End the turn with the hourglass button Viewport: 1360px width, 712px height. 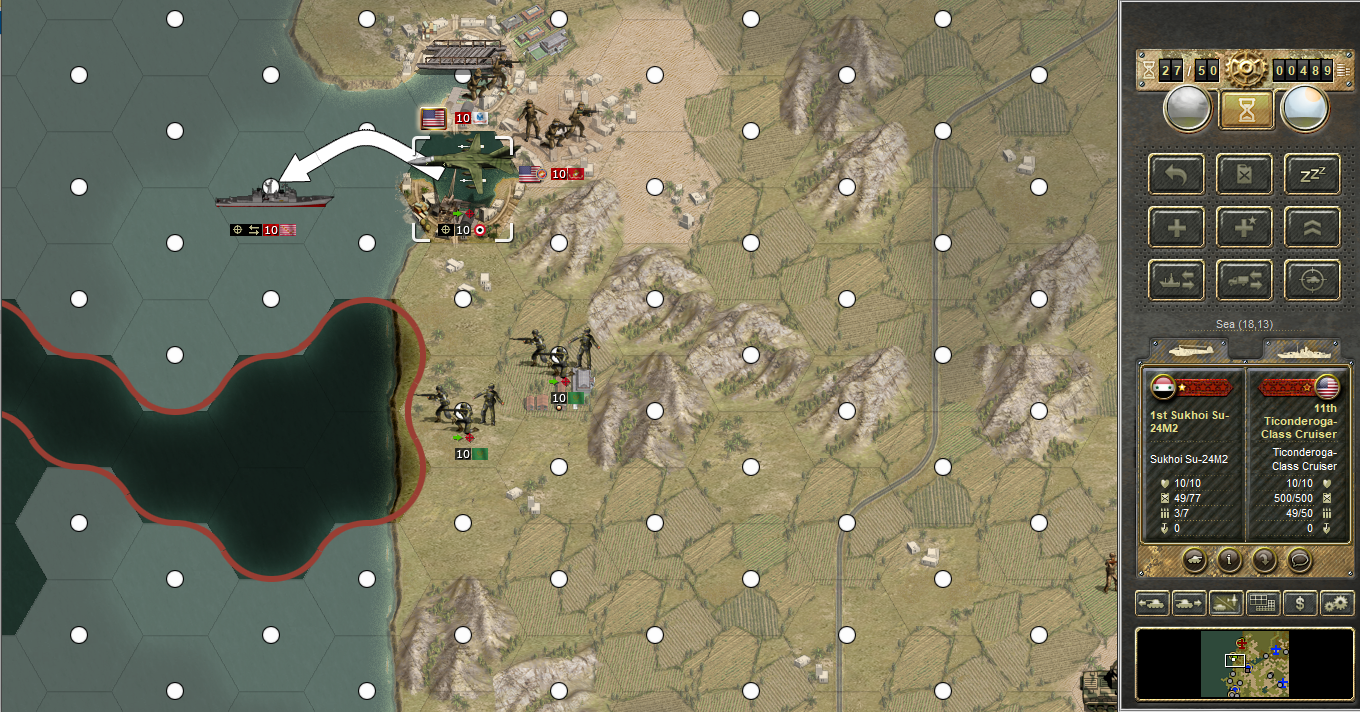(1246, 110)
